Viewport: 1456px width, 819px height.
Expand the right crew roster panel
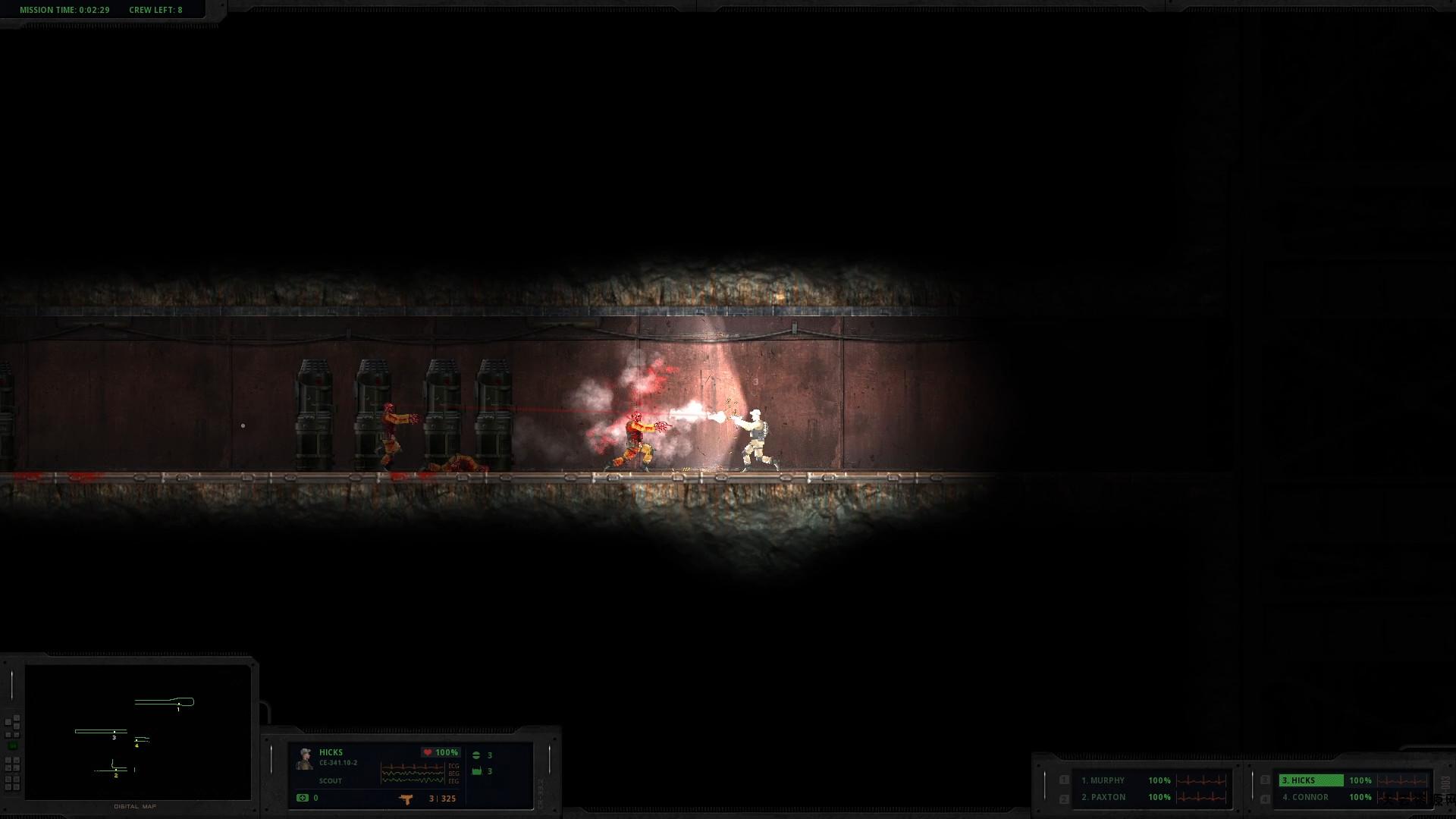(1251, 789)
